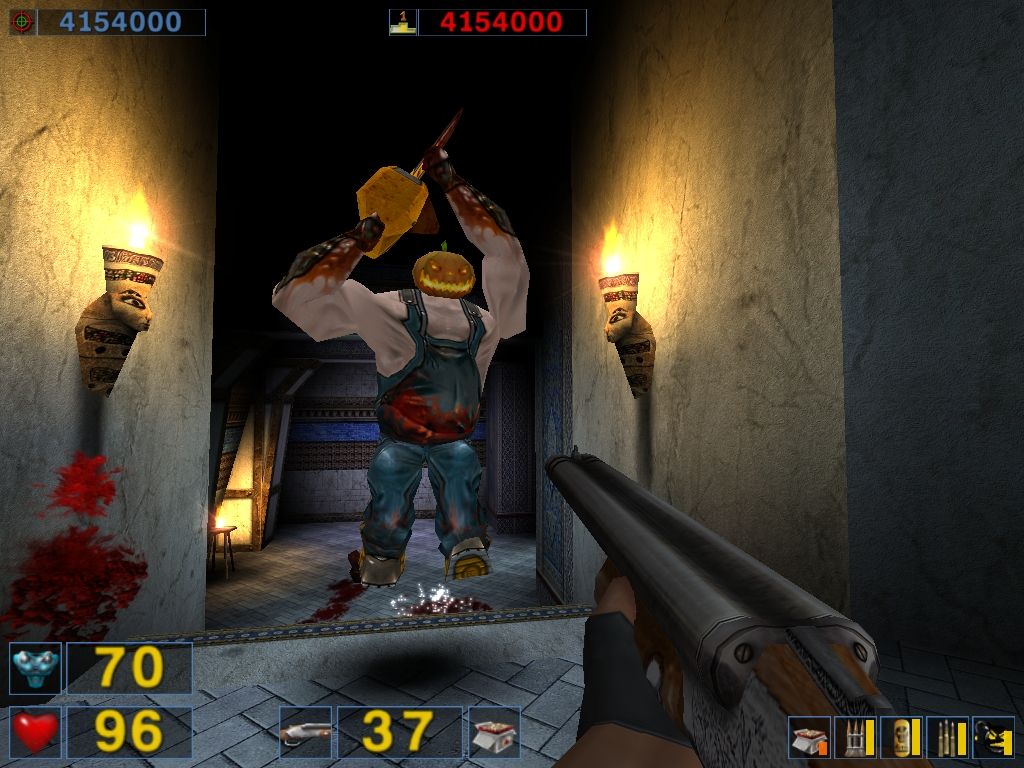The width and height of the screenshot is (1024, 768).
Task: Click the first-place podium high score icon
Action: tap(403, 22)
